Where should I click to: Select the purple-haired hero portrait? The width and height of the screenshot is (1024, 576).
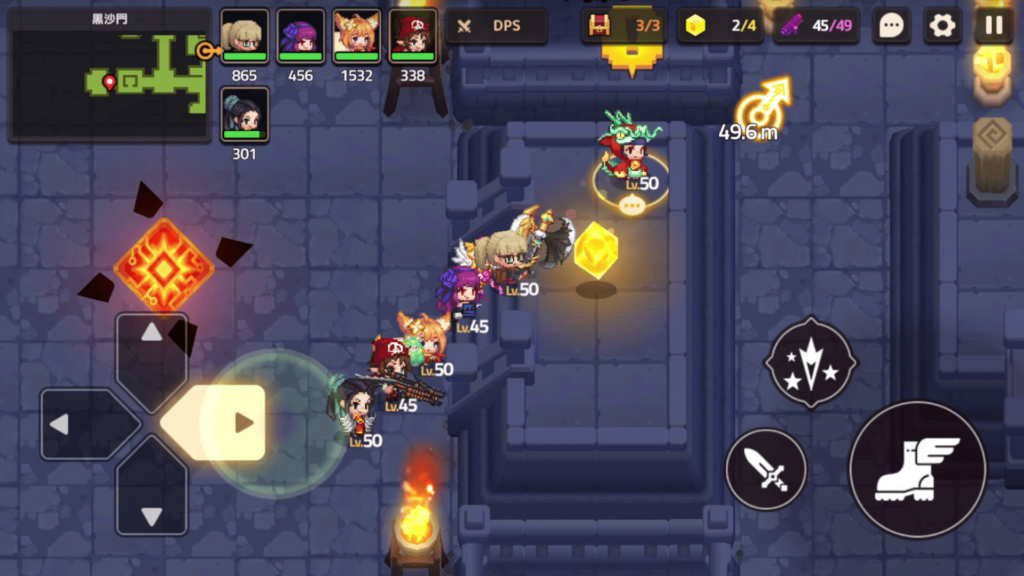click(x=300, y=37)
